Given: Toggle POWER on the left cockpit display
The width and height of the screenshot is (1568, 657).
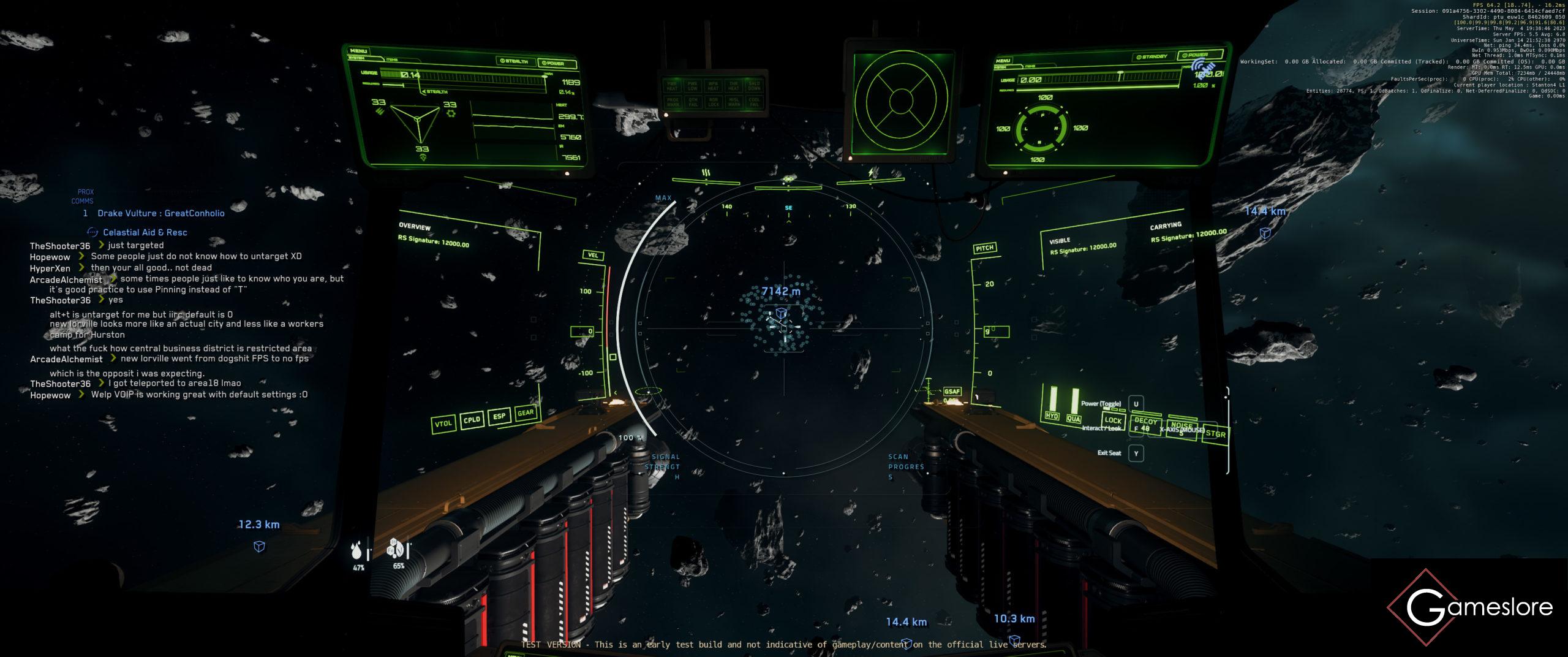Looking at the screenshot, I should point(552,63).
